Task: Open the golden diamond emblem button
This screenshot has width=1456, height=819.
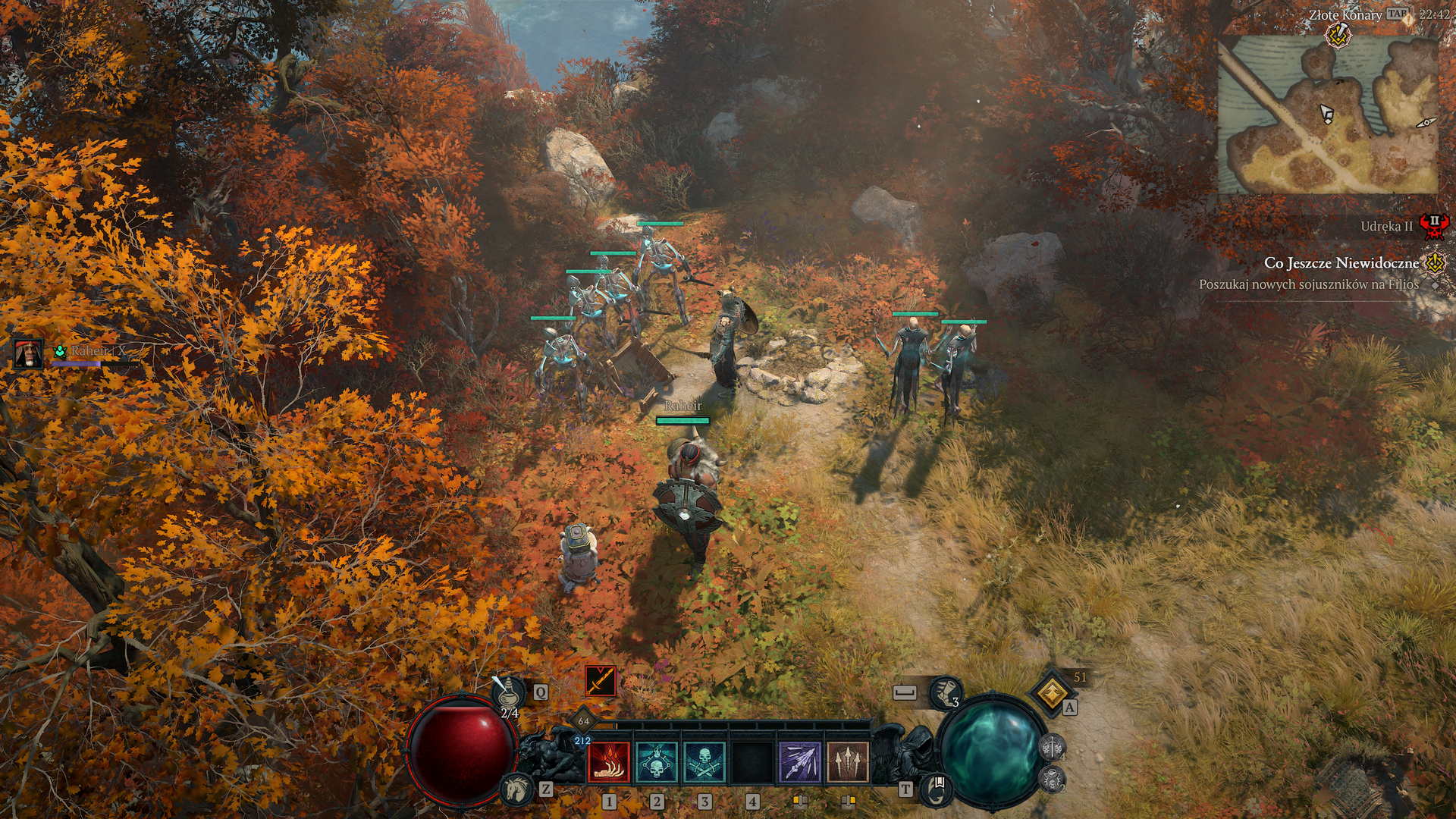Action: [x=1052, y=692]
